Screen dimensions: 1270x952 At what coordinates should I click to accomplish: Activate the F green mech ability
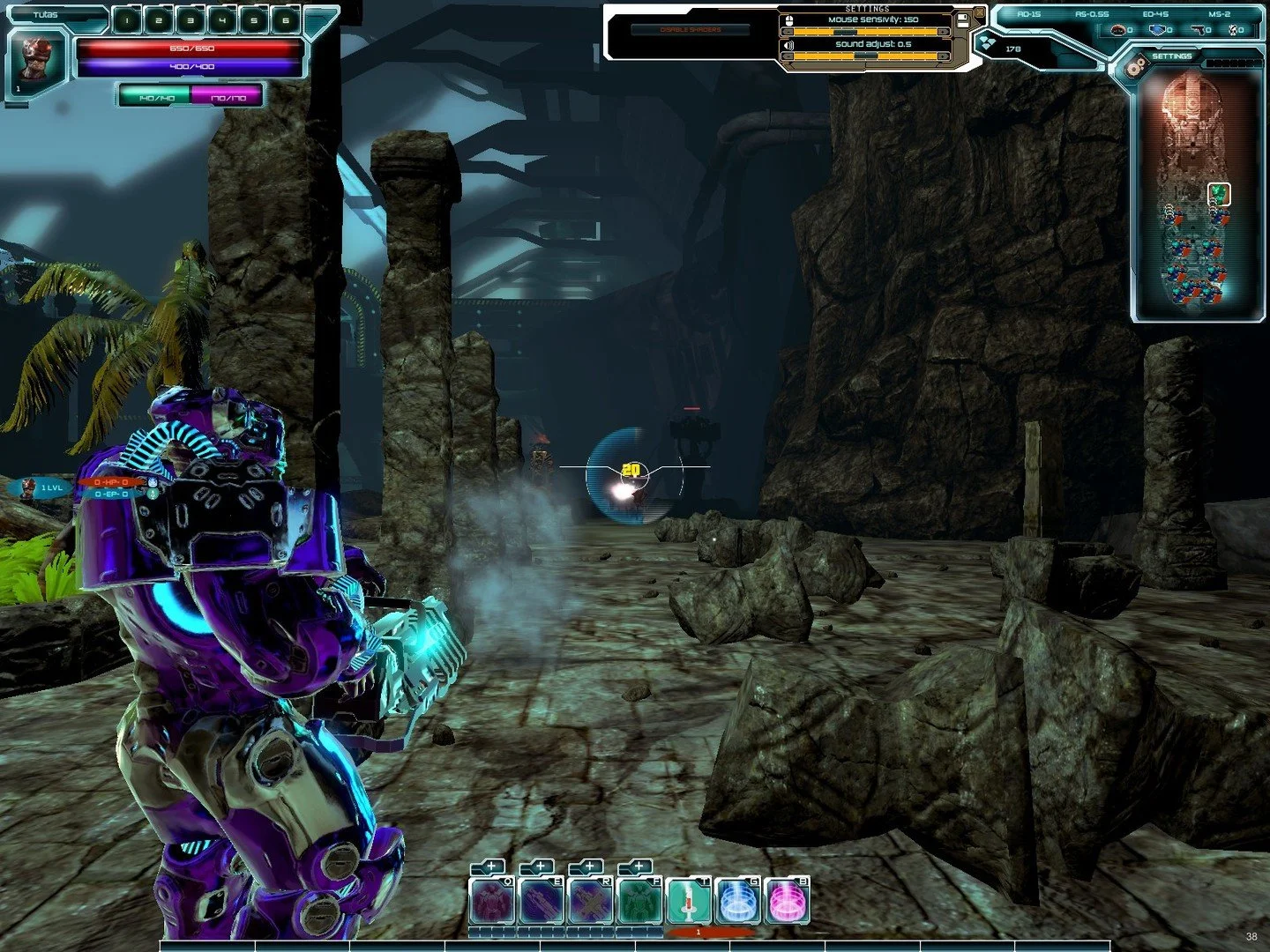pos(639,902)
